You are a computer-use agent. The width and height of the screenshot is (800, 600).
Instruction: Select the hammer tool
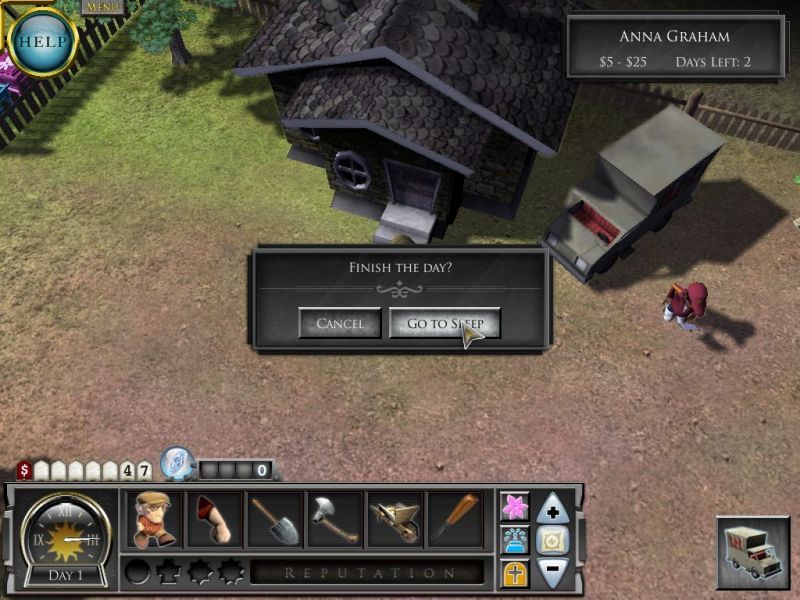pyautogui.click(x=335, y=519)
